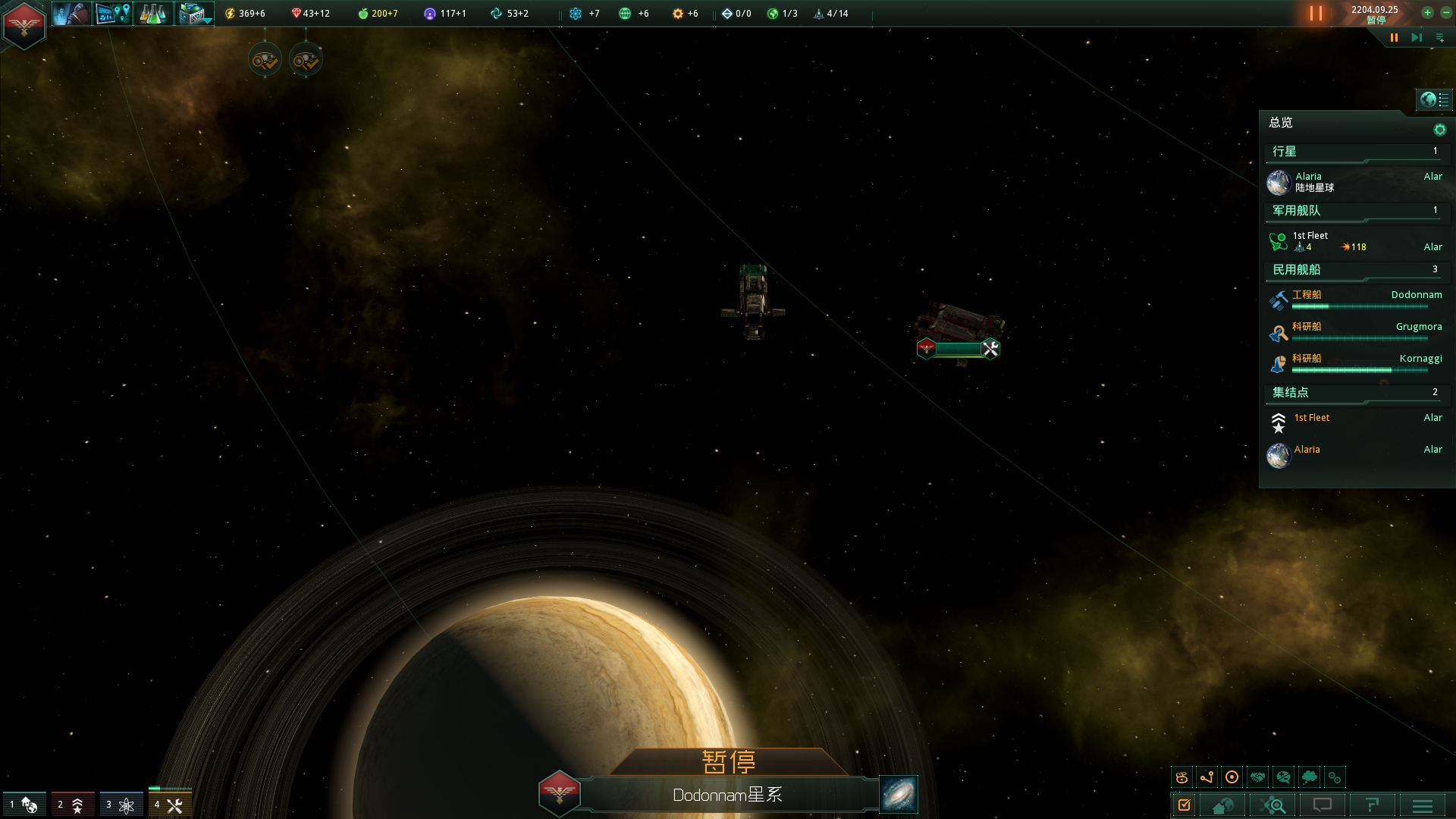The width and height of the screenshot is (1456, 819).
Task: Open the empire emblem government panel
Action: point(24,25)
